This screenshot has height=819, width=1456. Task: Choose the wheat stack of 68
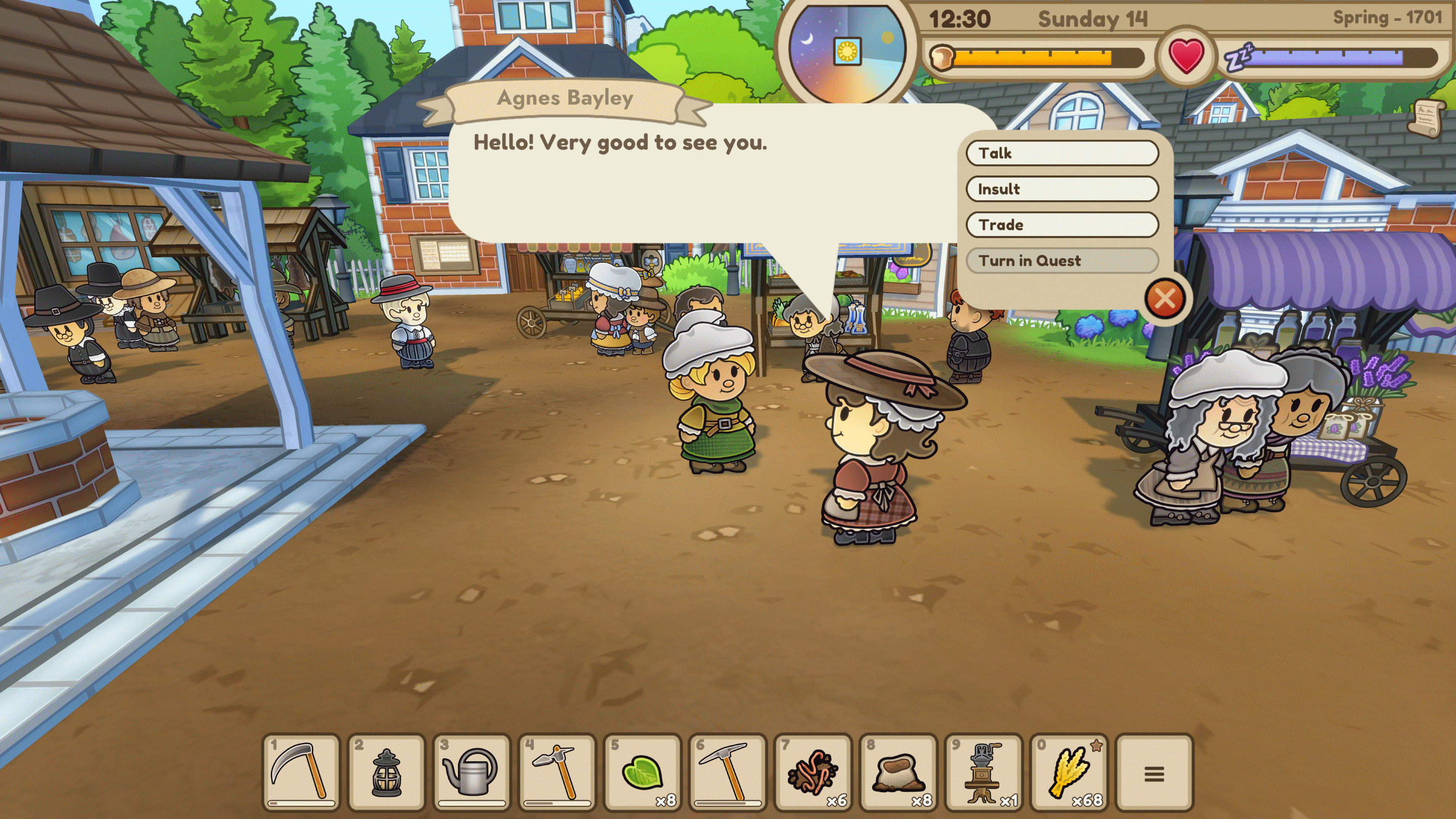point(1069,772)
